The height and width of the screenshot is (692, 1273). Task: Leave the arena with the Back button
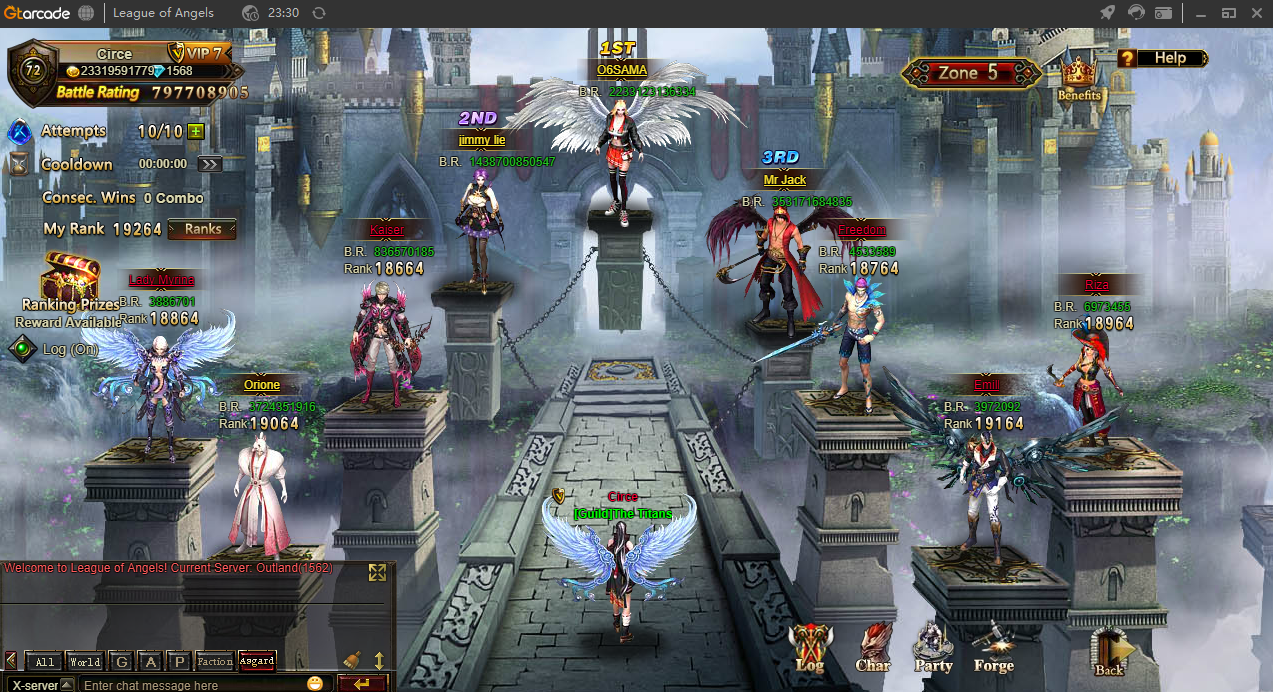[x=1110, y=650]
